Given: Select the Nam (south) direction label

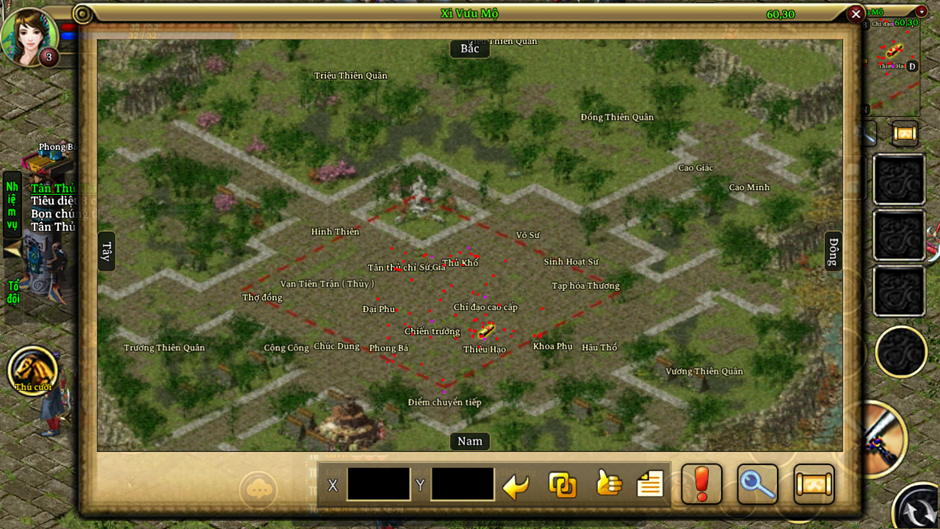Looking at the screenshot, I should pos(470,441).
